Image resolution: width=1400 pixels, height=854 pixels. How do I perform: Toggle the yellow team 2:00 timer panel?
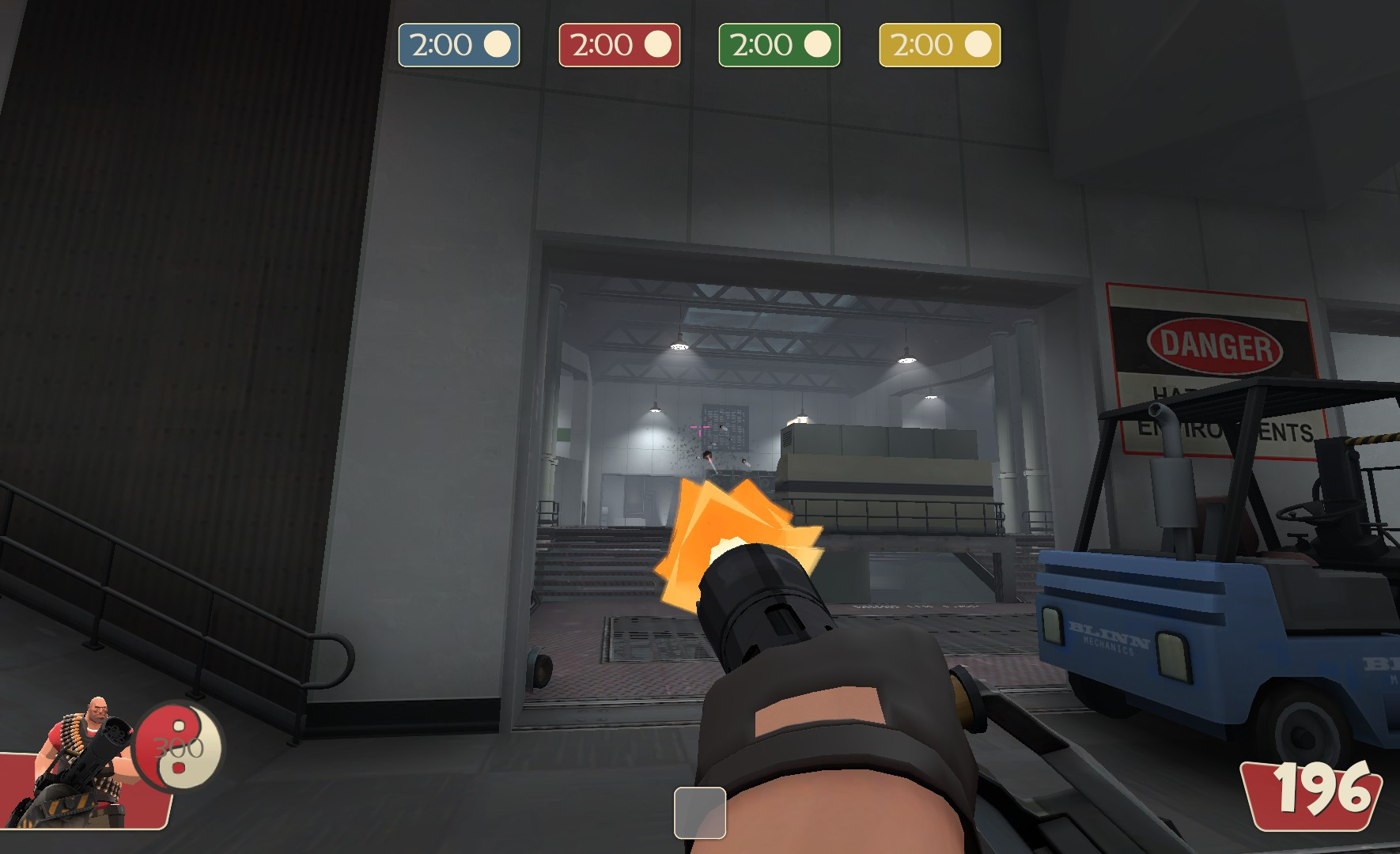[940, 45]
